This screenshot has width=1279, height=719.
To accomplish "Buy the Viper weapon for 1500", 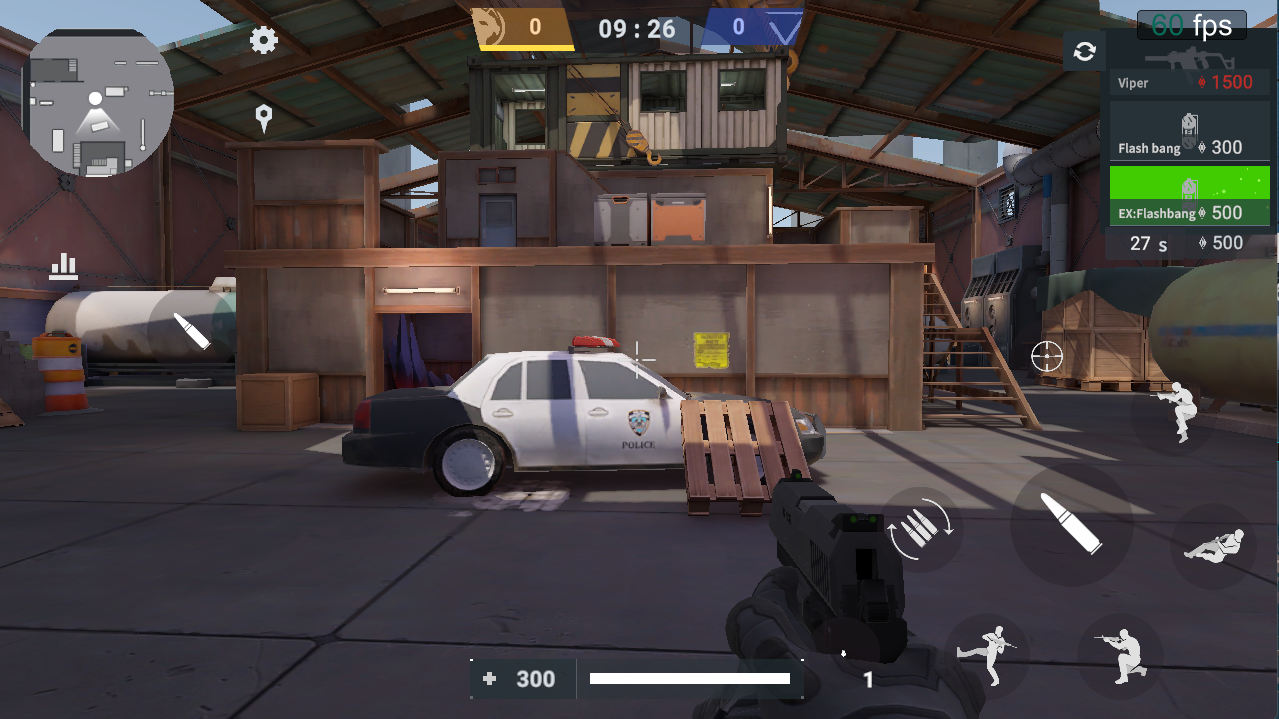I will [x=1189, y=70].
